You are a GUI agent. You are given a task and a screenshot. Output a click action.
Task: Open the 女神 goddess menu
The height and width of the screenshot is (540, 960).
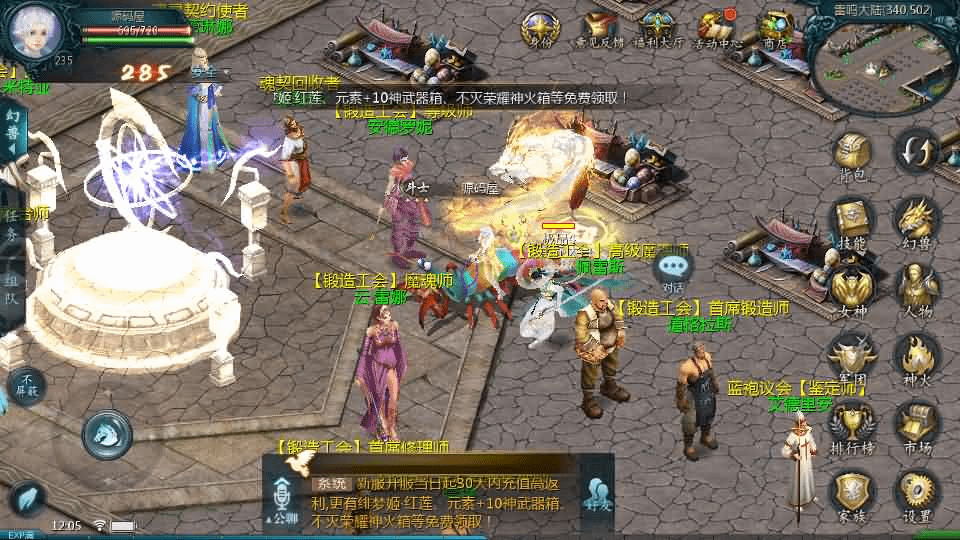[x=851, y=288]
